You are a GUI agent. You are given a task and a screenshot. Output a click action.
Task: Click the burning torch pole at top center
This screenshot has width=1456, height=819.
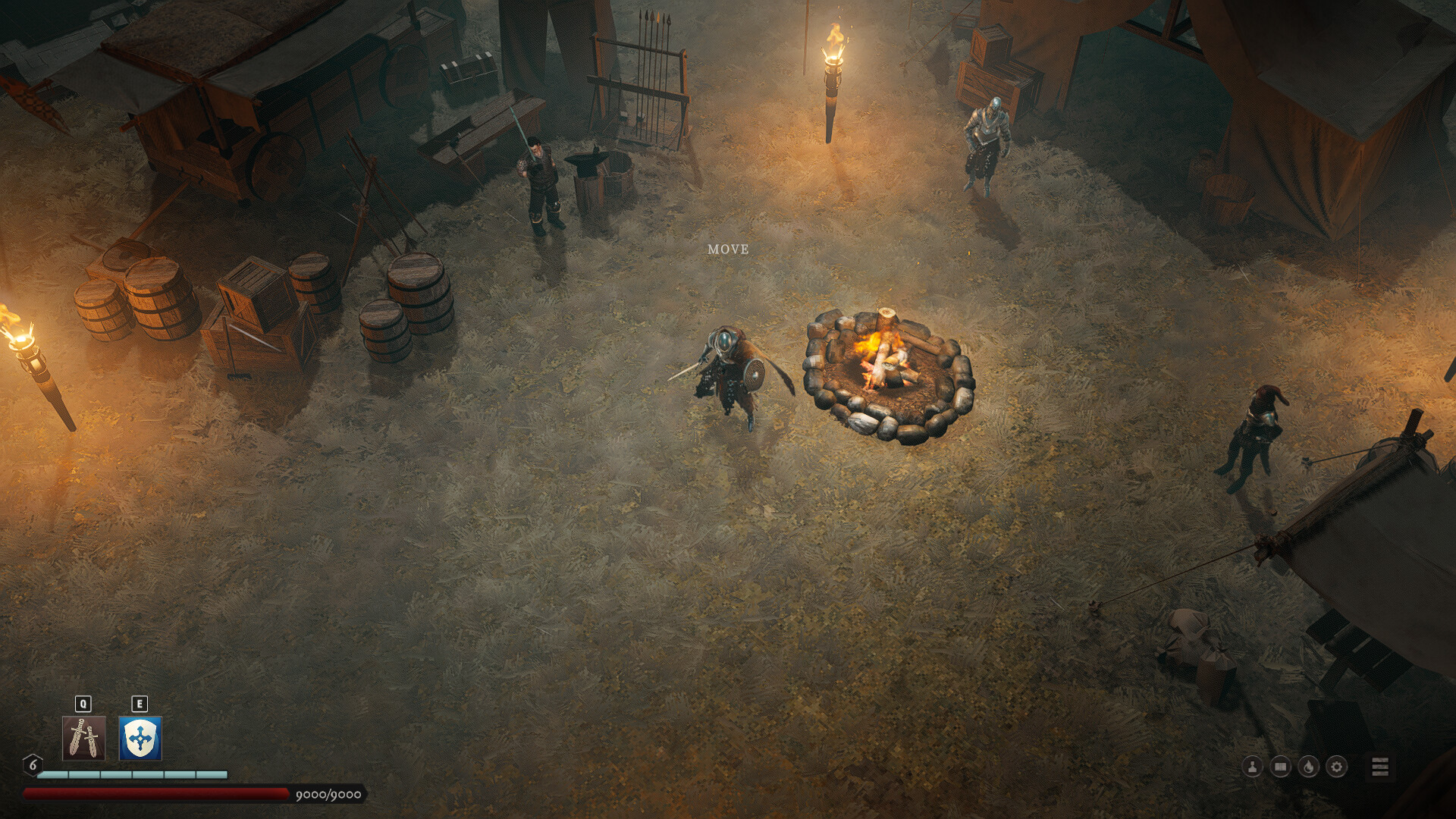coord(832,83)
